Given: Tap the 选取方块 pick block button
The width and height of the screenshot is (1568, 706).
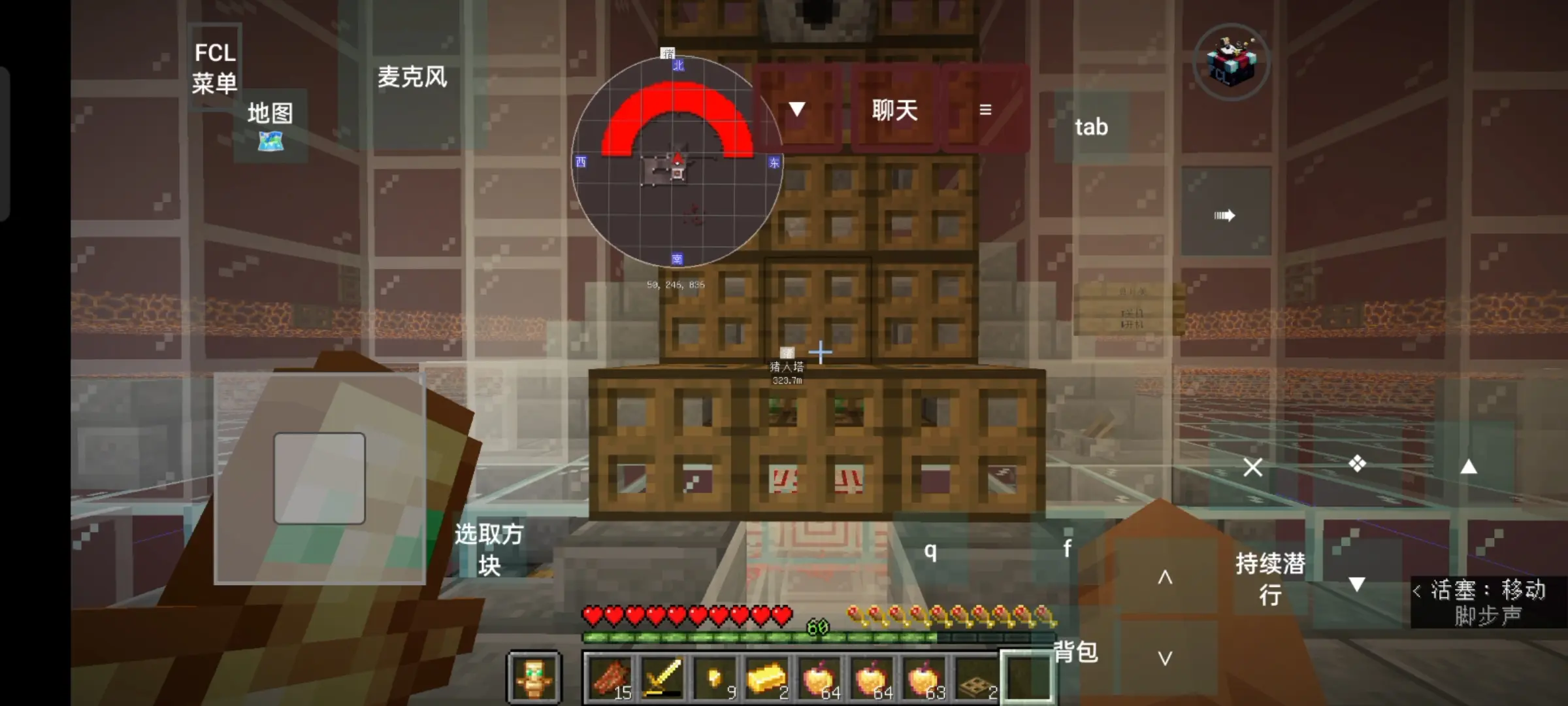Looking at the screenshot, I should click(x=489, y=549).
